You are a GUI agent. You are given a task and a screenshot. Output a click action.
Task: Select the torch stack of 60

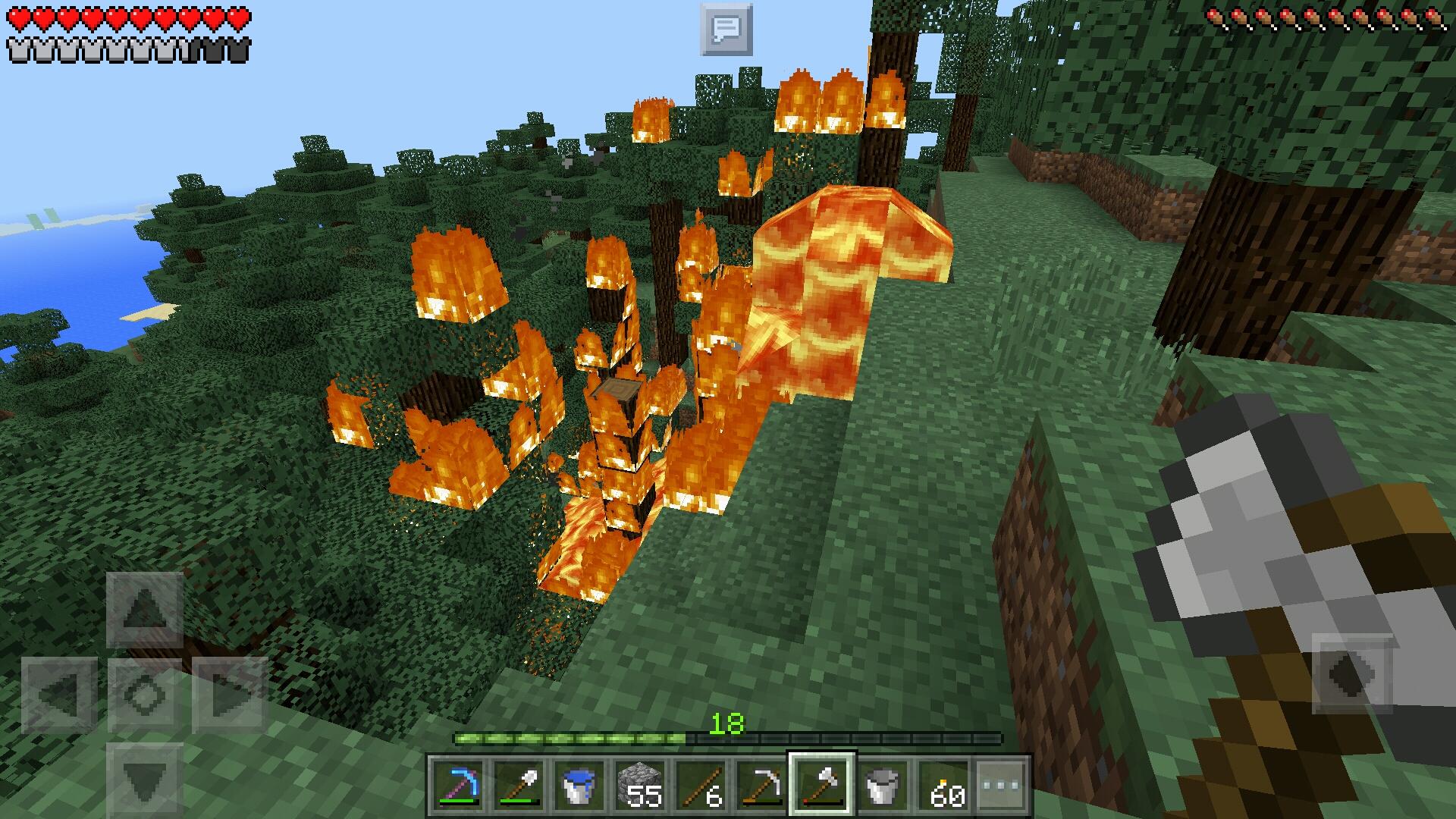tap(943, 784)
